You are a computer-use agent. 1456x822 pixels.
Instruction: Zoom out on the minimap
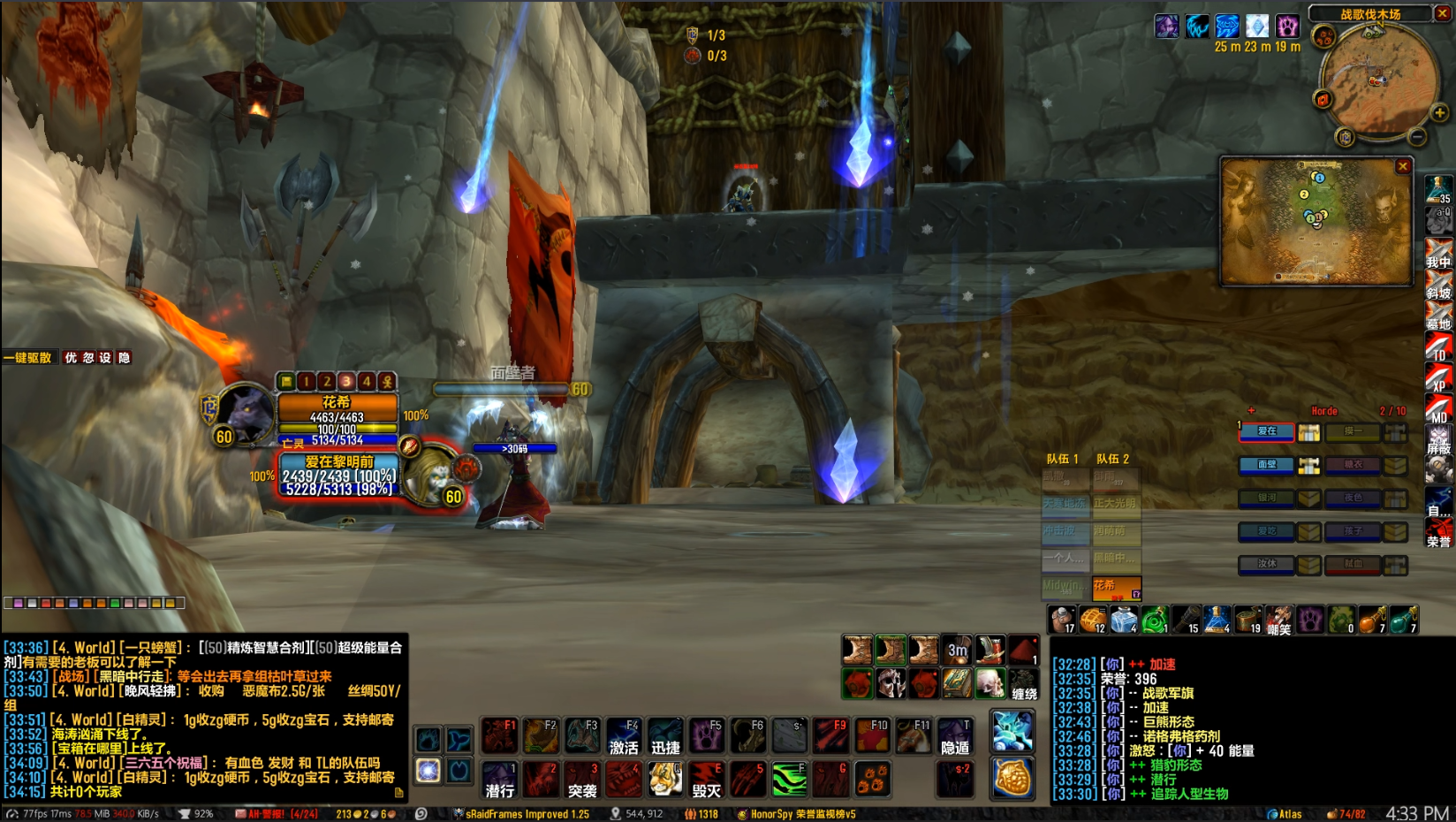click(1417, 137)
